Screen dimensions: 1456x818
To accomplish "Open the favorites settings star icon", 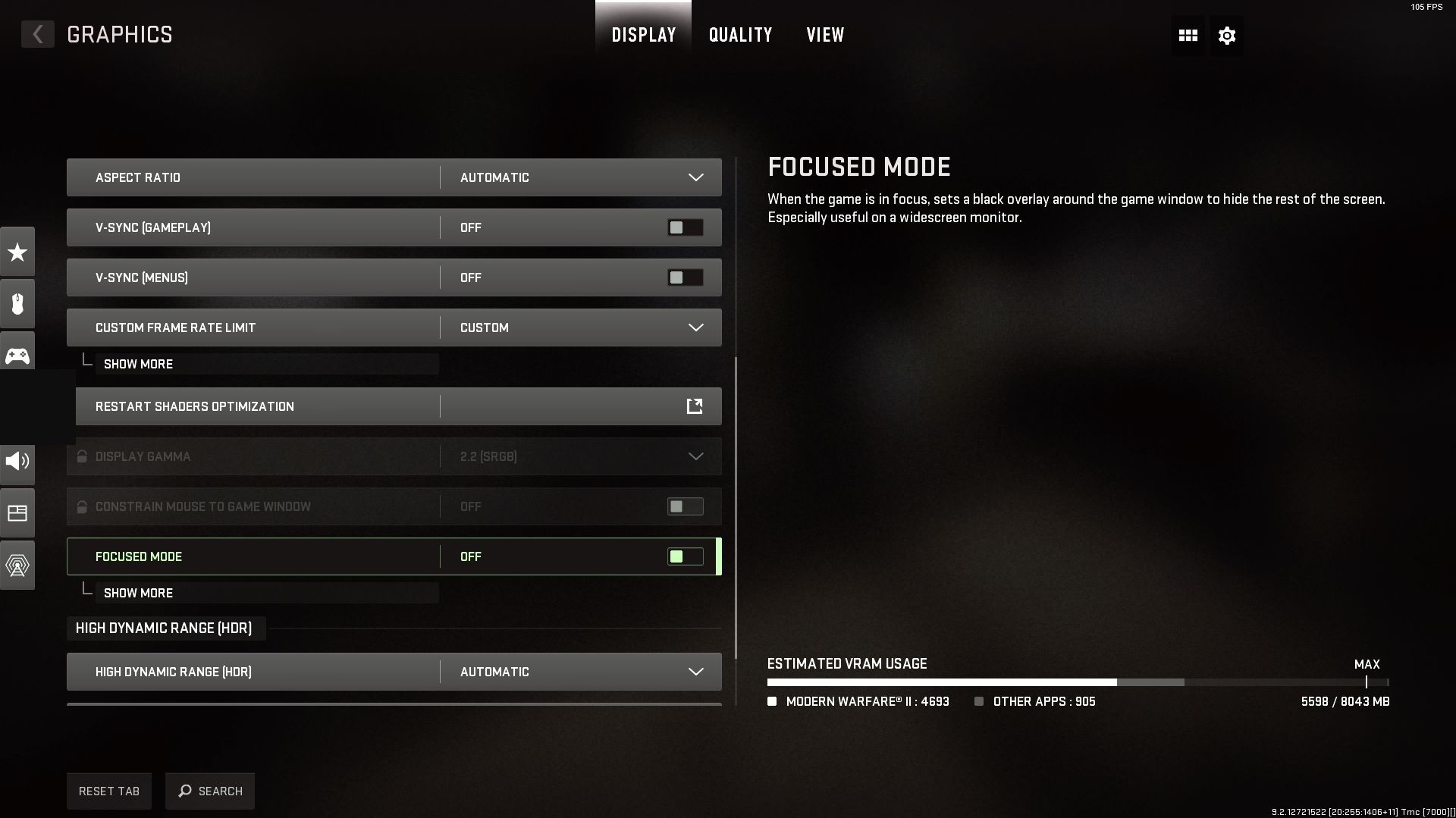I will [x=17, y=251].
